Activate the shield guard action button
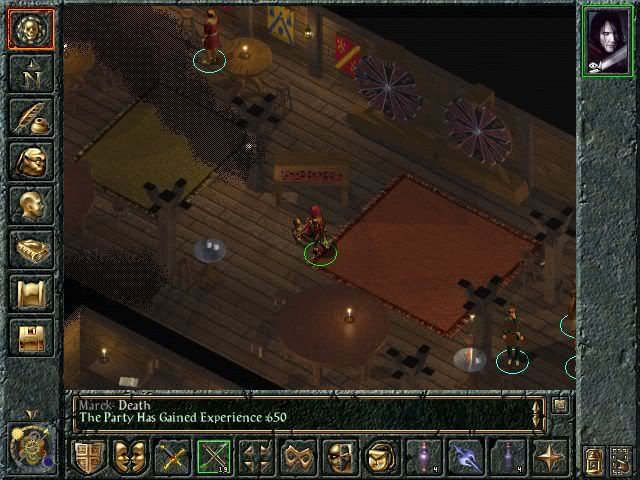 pyautogui.click(x=89, y=457)
